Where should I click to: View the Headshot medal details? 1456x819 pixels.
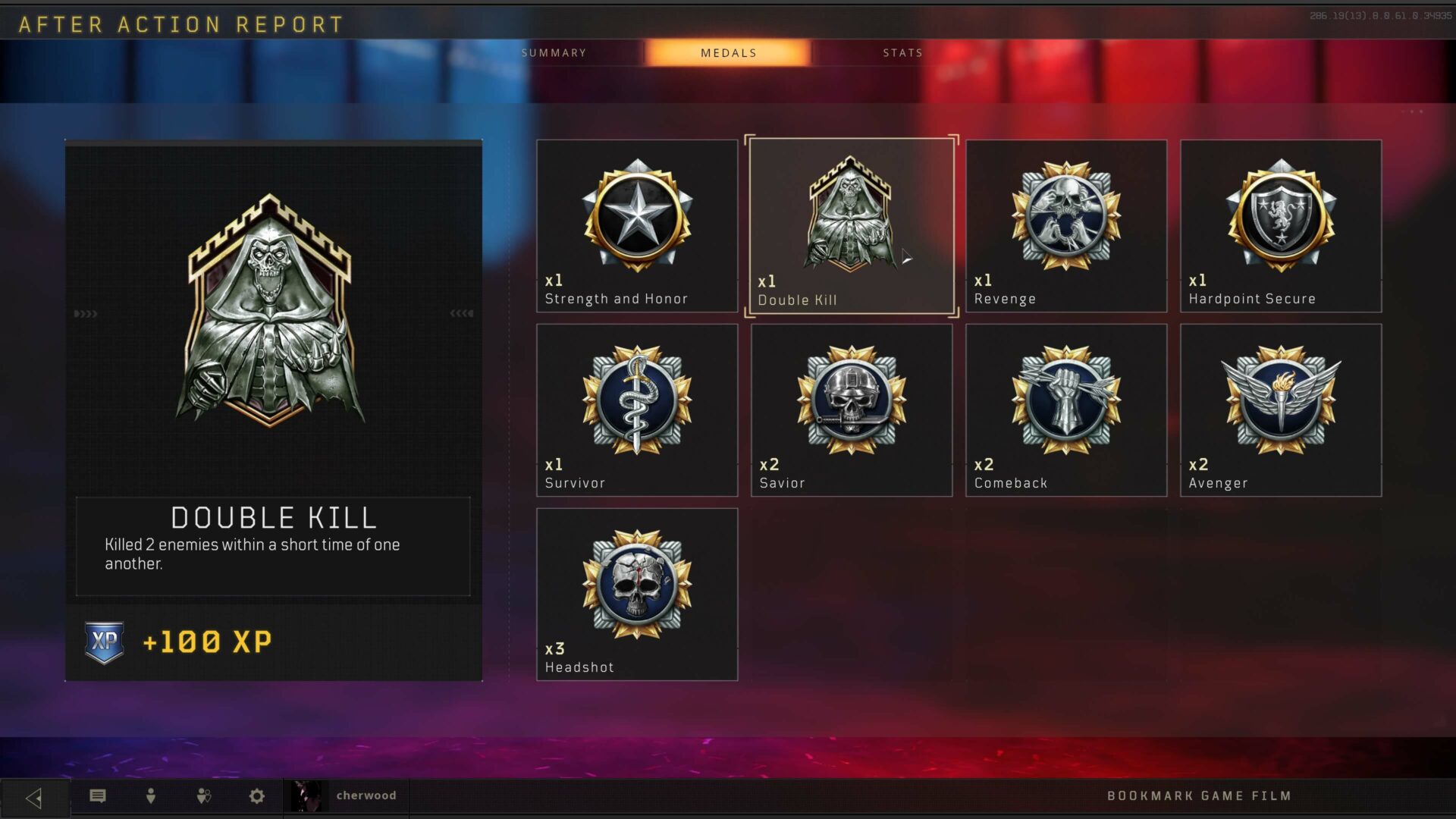pyautogui.click(x=637, y=595)
